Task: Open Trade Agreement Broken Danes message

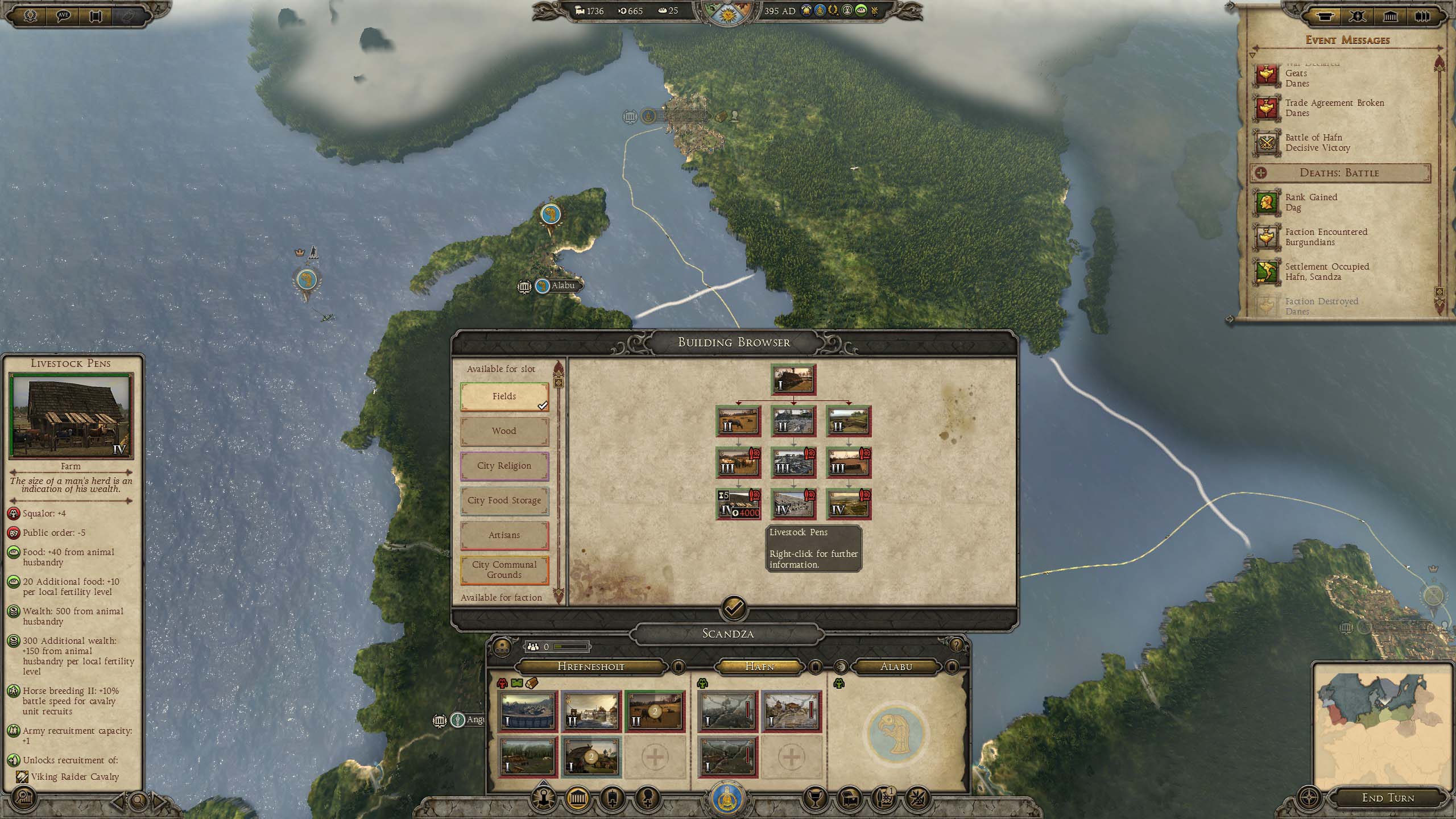Action: tap(1334, 108)
